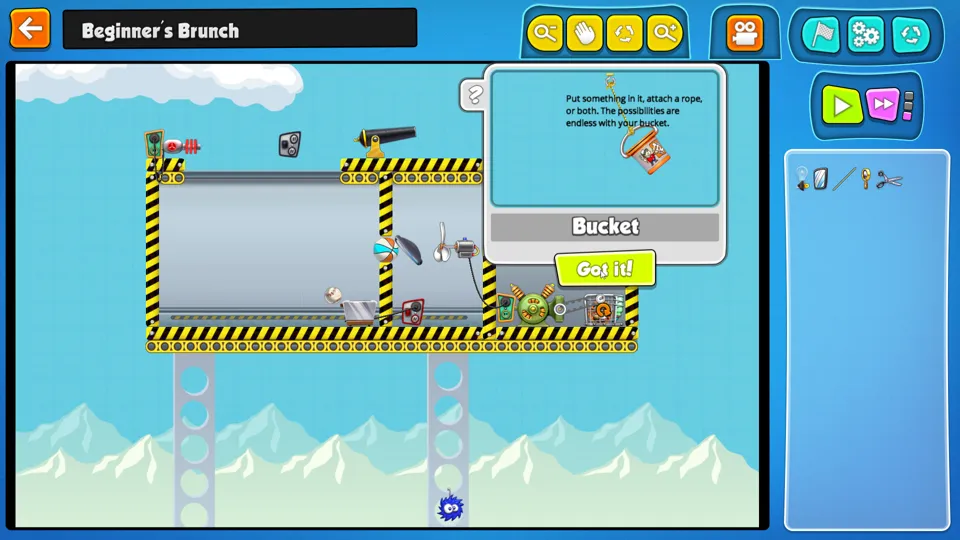Viewport: 960px width, 540px height.
Task: Click the yellow circular arrows button
Action: click(625, 34)
